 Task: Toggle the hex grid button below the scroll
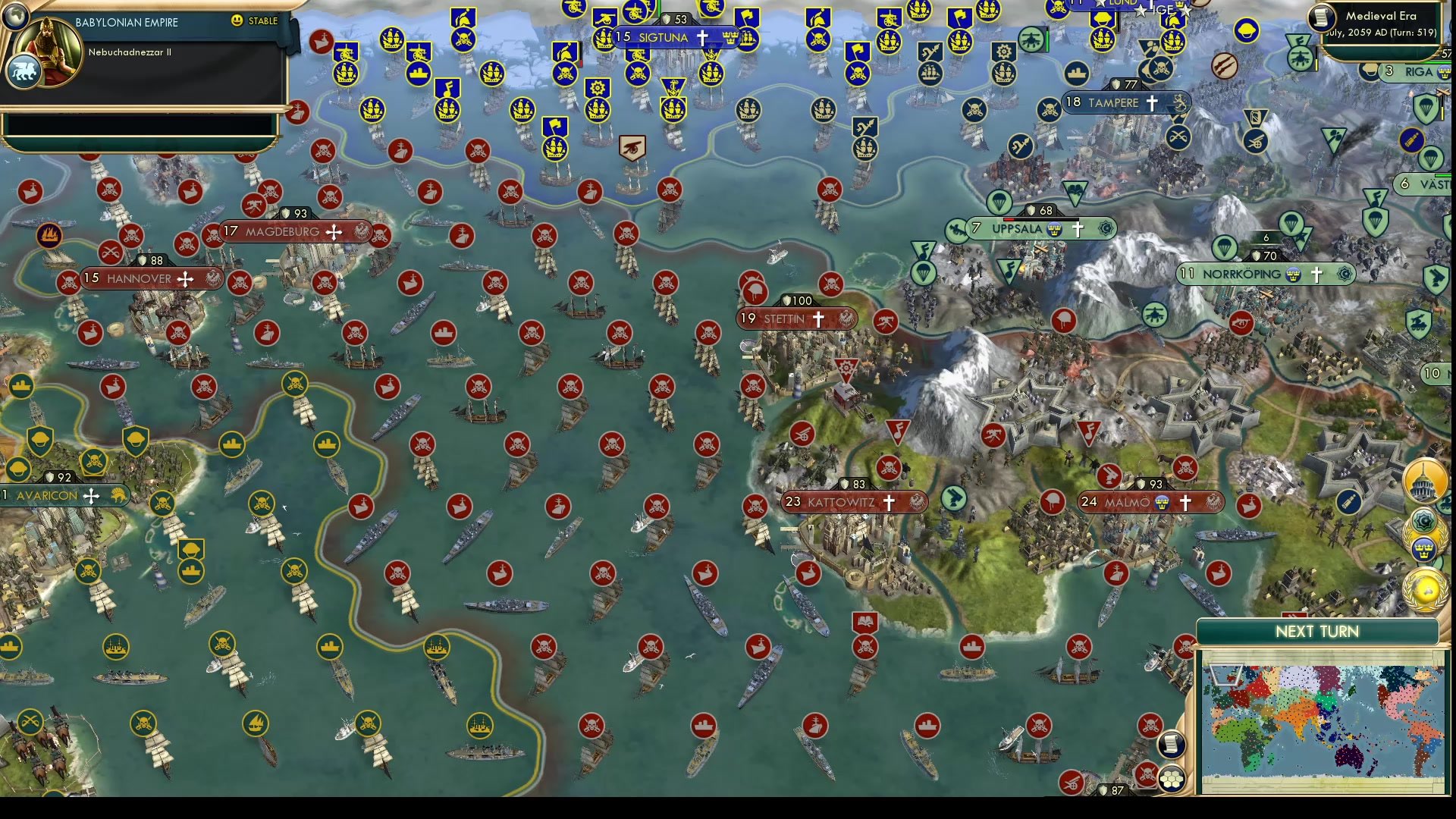click(x=1172, y=777)
